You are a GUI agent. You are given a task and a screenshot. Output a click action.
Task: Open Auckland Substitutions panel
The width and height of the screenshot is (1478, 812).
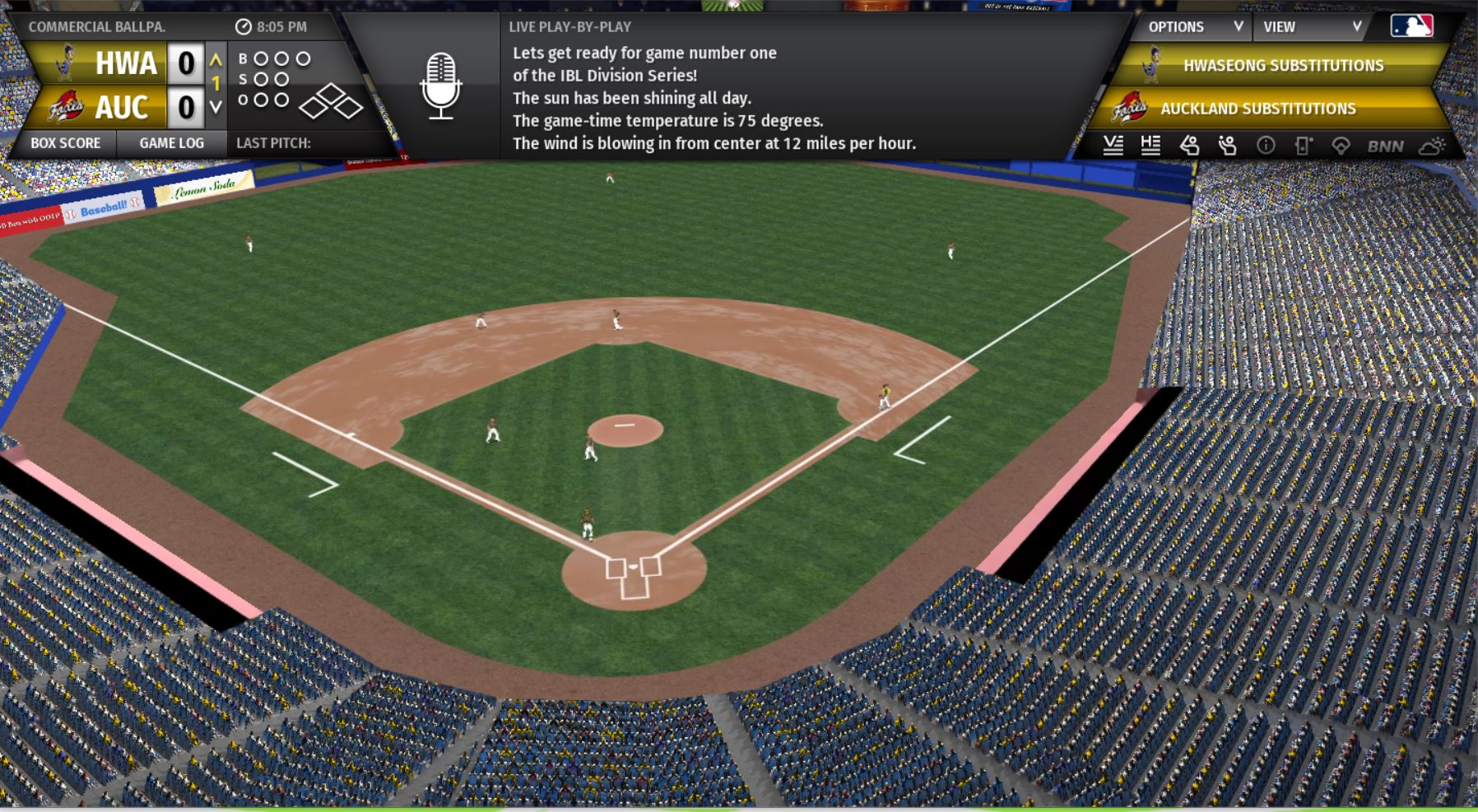(x=1257, y=109)
